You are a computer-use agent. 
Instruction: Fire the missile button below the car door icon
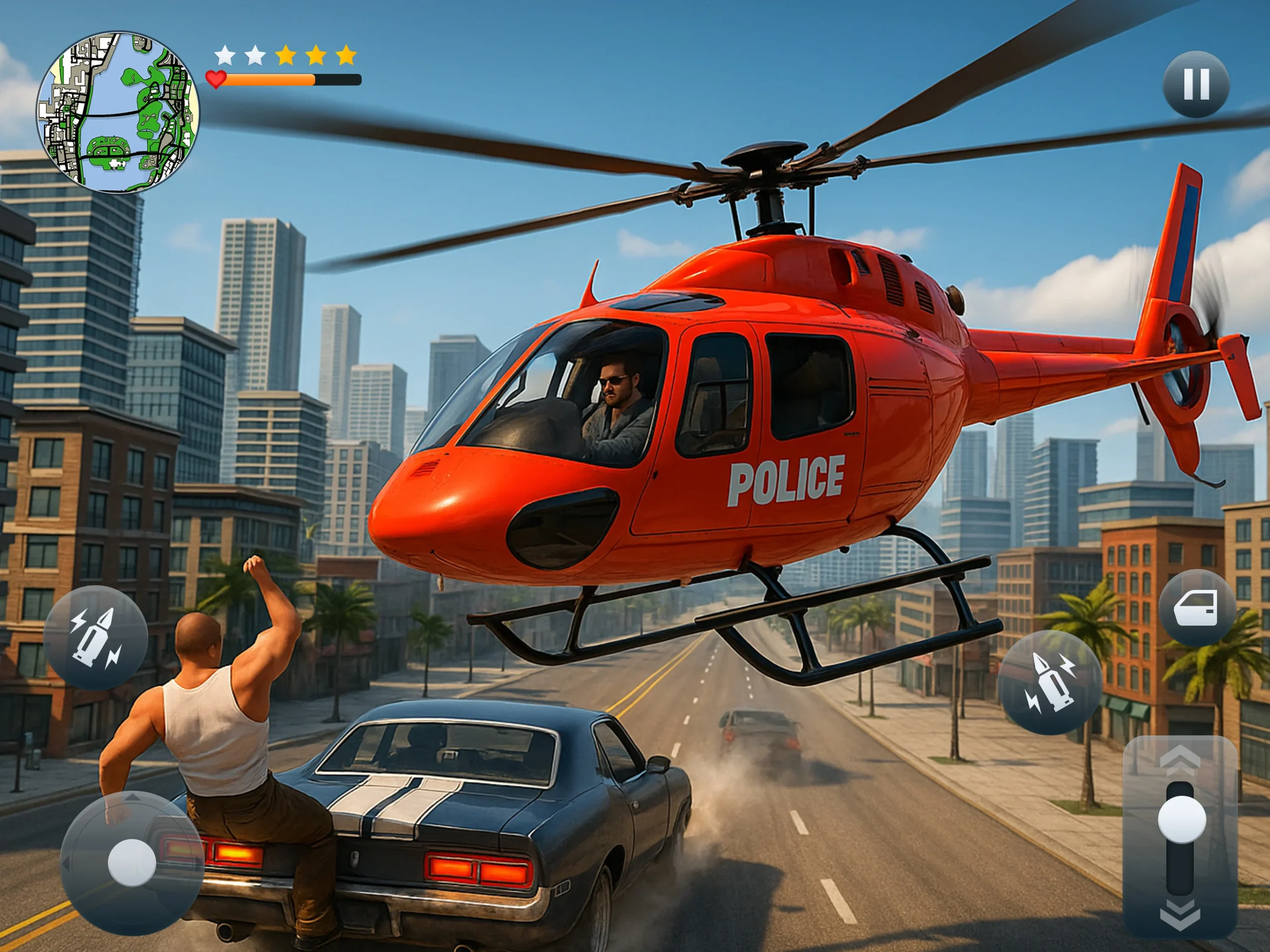[x=1050, y=682]
